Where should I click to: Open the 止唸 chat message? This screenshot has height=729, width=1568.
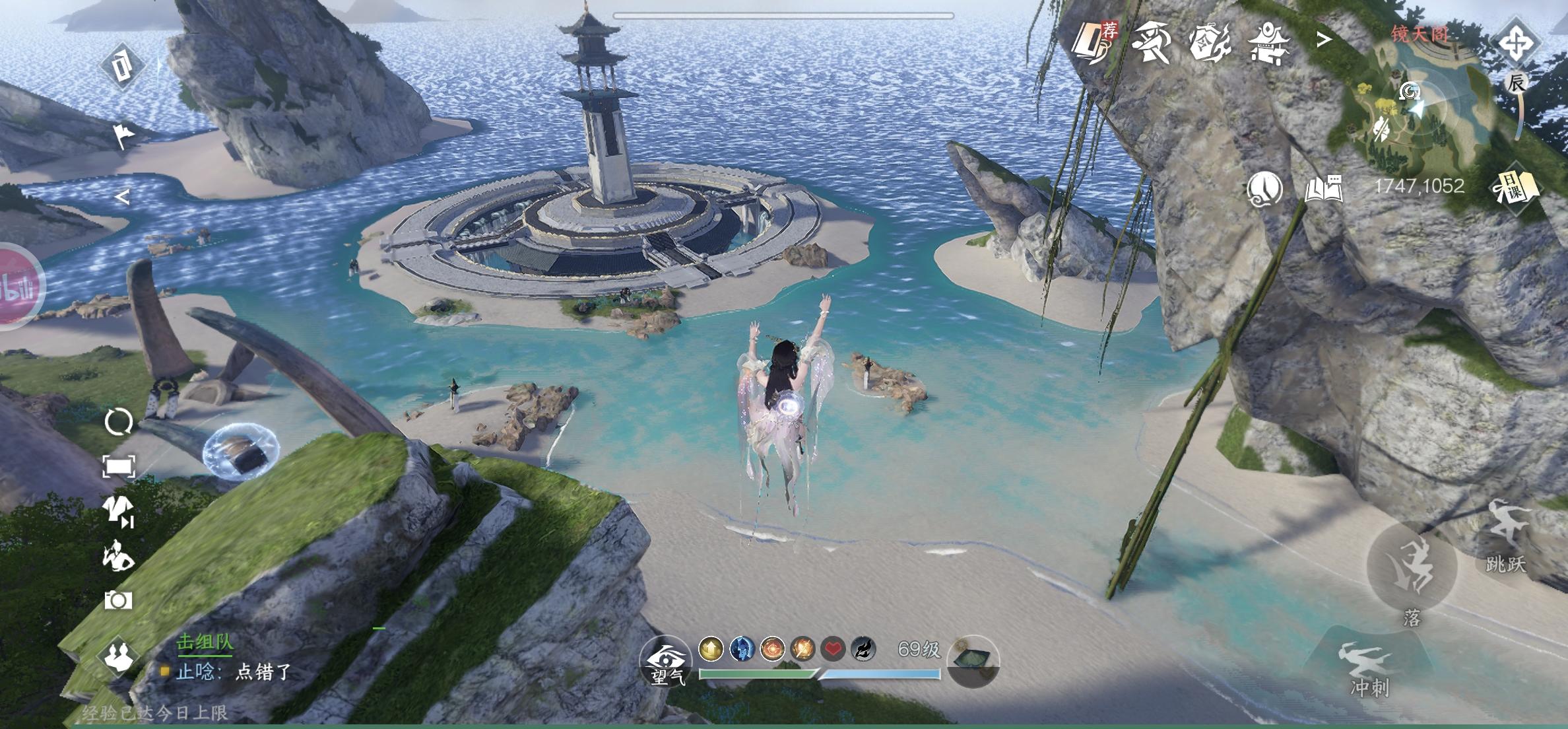pos(233,672)
